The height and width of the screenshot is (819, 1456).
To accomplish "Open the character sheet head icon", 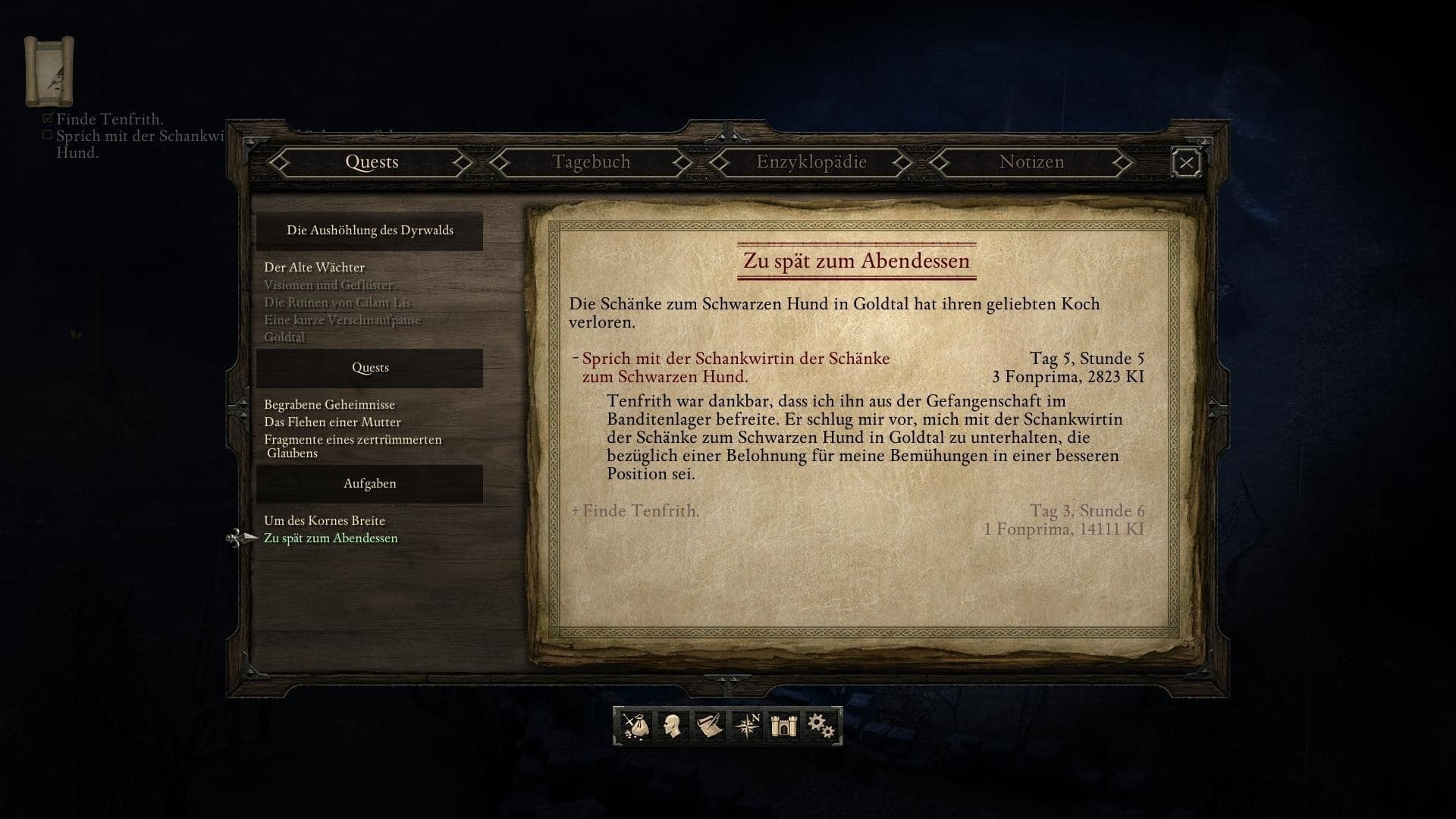I will coord(672,726).
